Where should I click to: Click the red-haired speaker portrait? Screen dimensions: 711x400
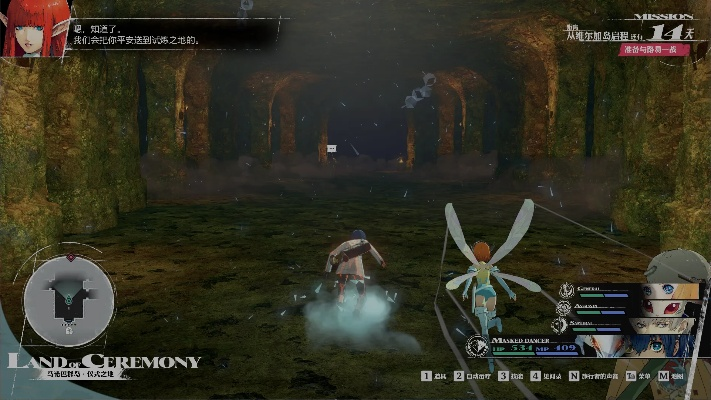click(x=35, y=29)
